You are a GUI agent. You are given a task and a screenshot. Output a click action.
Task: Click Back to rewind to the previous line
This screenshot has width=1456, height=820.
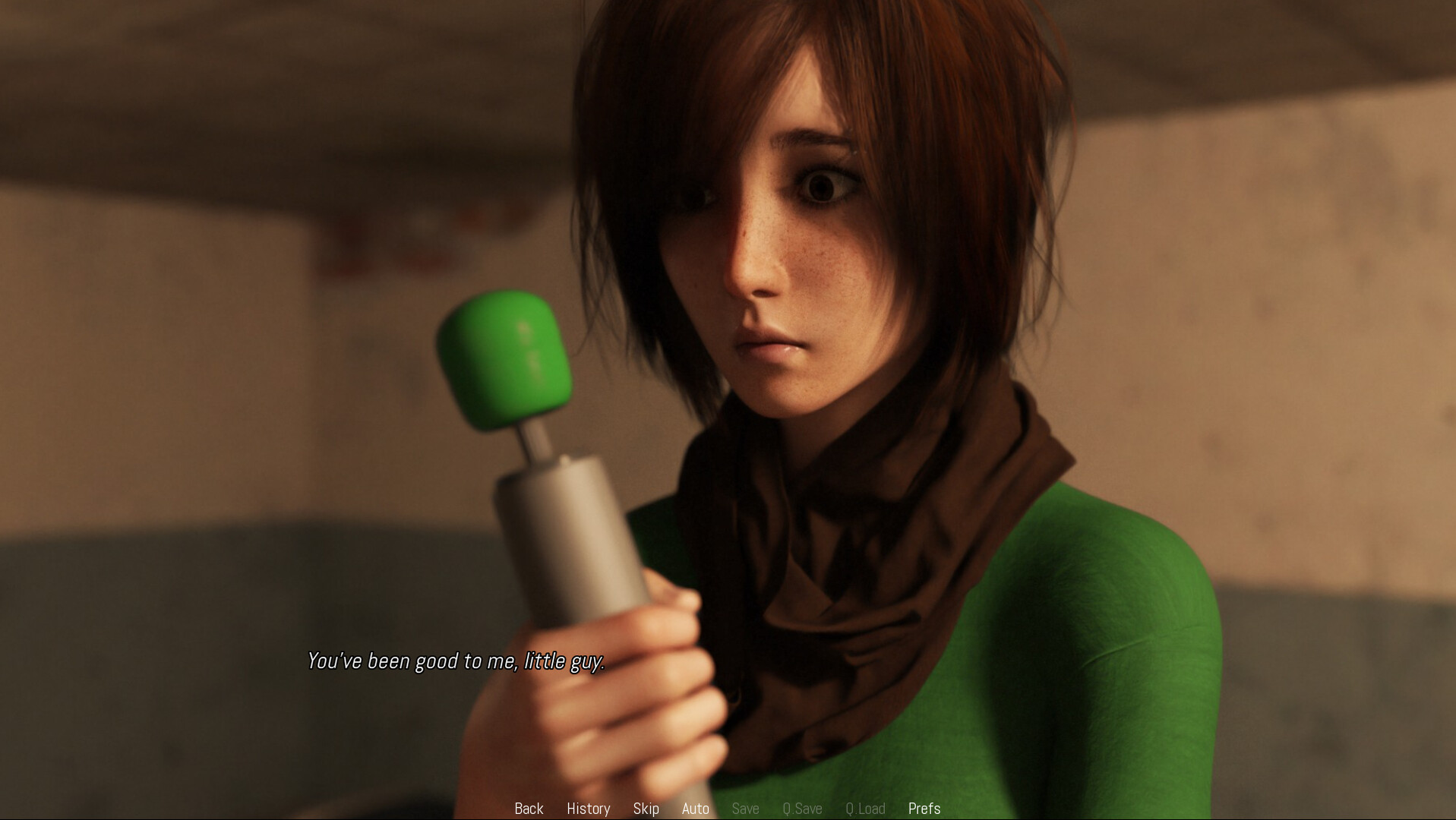[x=529, y=808]
